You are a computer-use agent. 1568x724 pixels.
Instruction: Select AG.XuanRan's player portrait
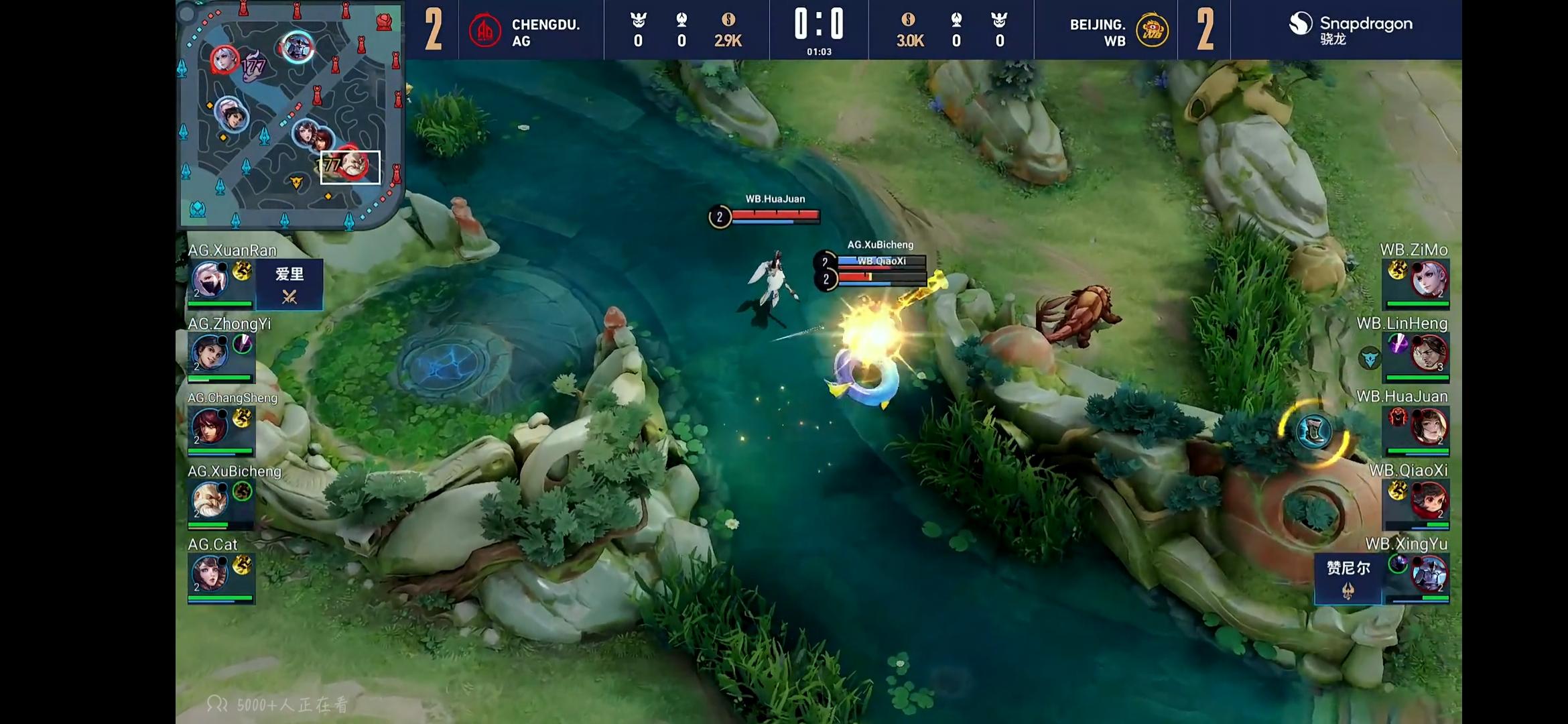210,280
